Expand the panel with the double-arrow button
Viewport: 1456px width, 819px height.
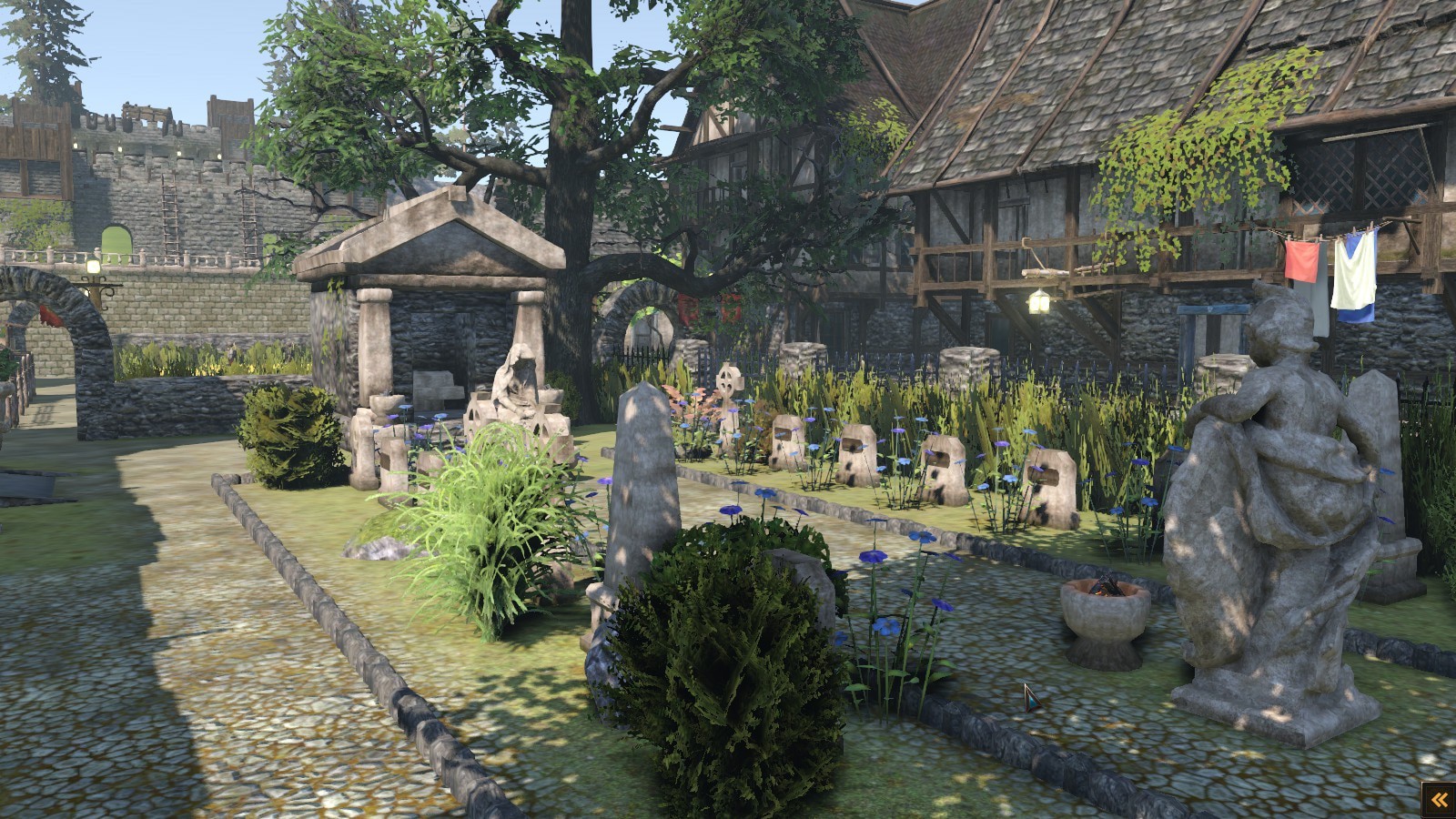[x=1439, y=800]
